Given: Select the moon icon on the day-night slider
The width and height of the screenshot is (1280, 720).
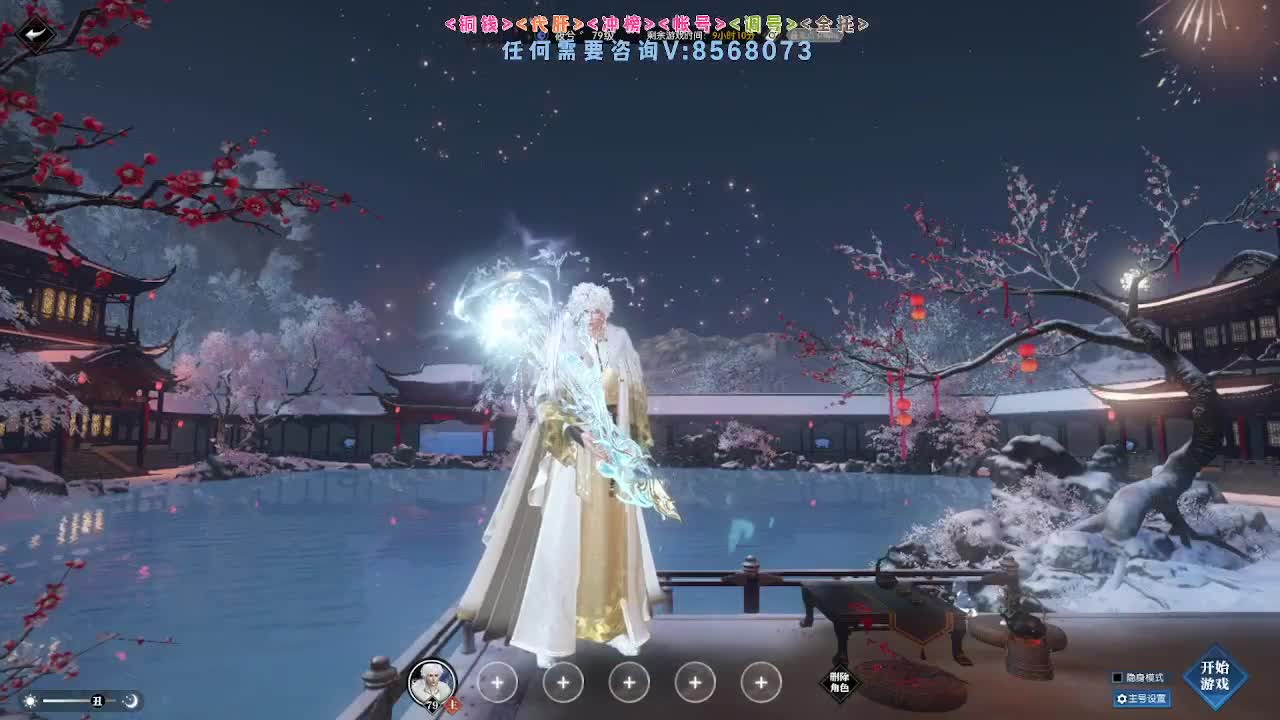Looking at the screenshot, I should tap(130, 702).
